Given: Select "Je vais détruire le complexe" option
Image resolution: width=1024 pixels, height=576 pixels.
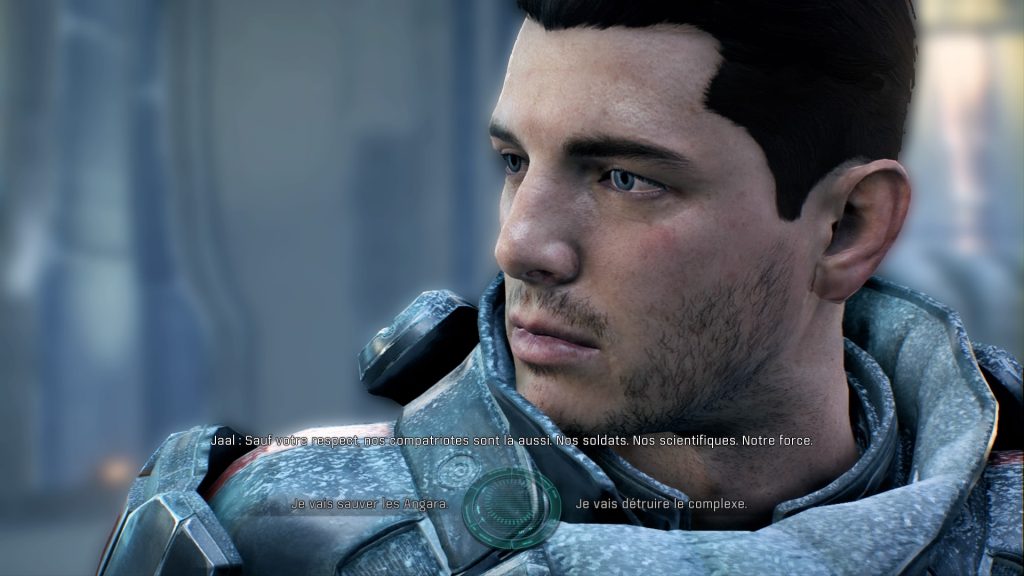Looking at the screenshot, I should (661, 504).
